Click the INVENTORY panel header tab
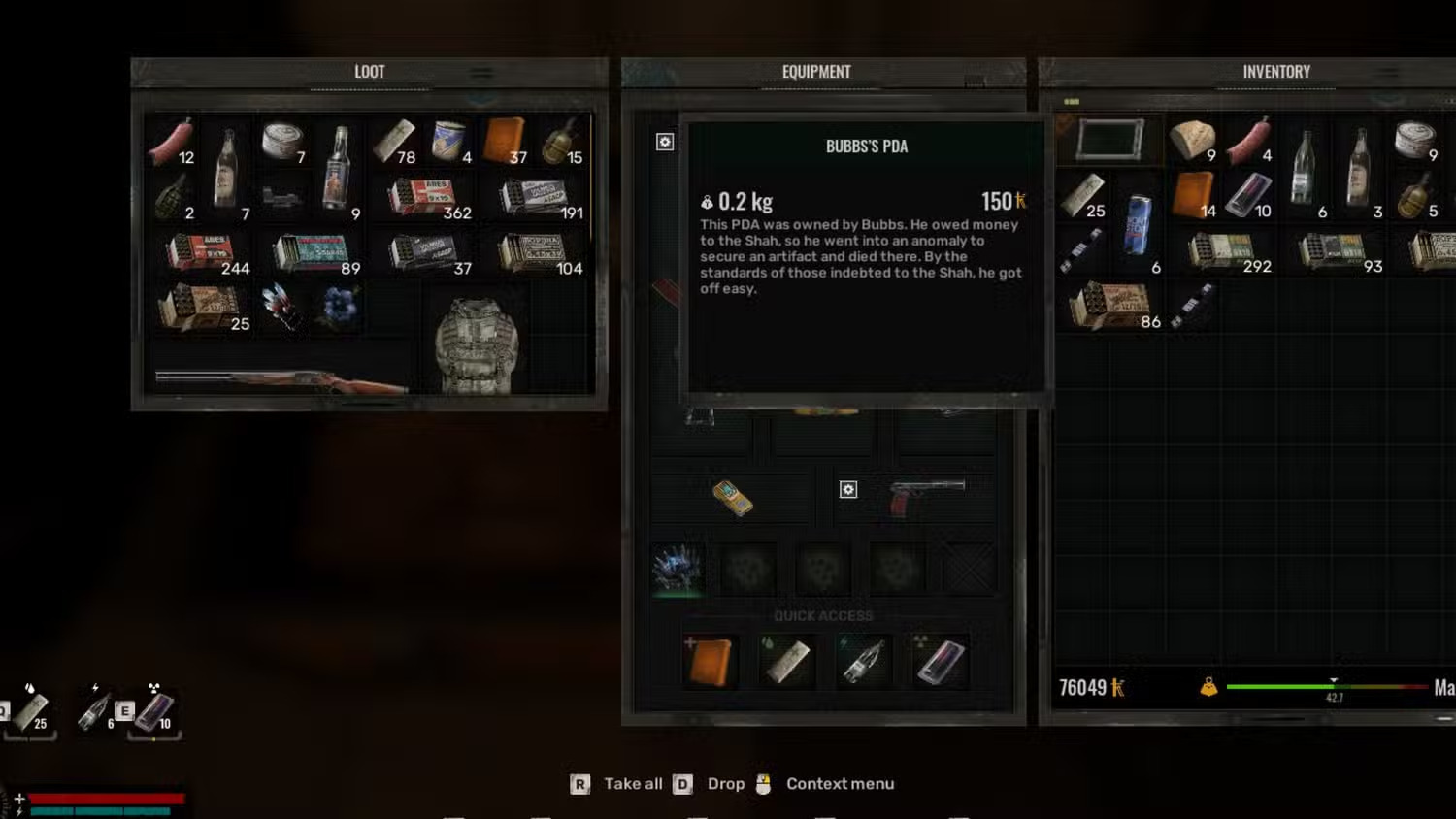This screenshot has width=1456, height=819. point(1276,71)
